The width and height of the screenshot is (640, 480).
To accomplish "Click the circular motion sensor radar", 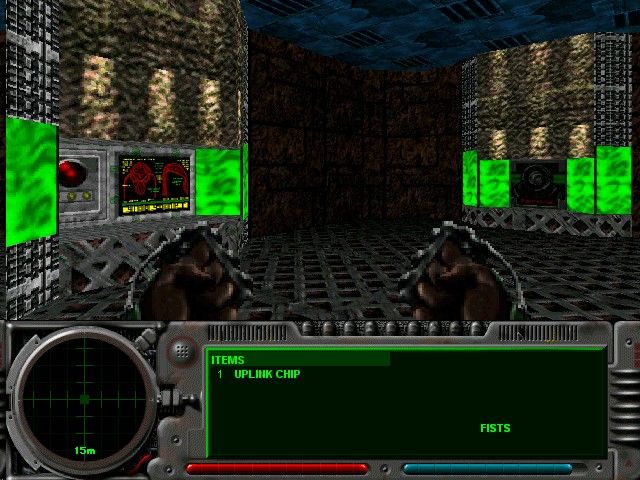I will click(84, 399).
